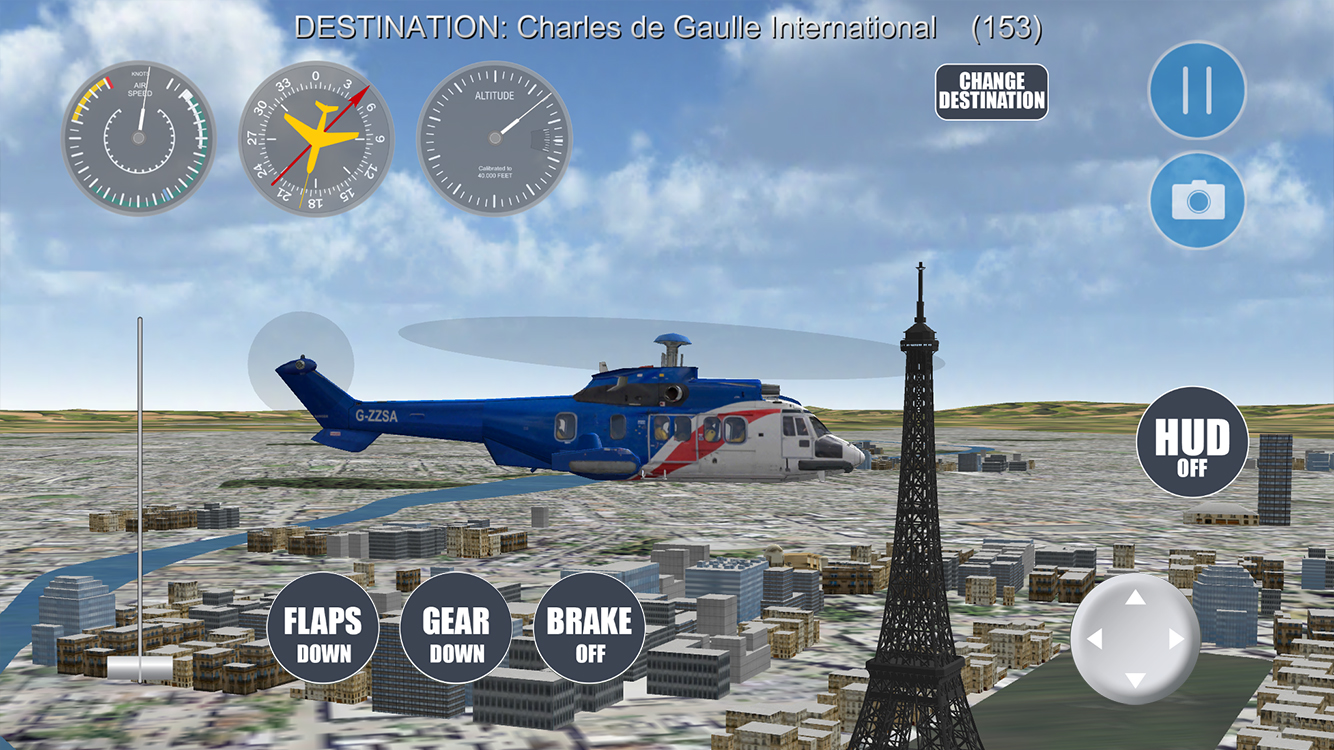Toggle the HUD off button

[1192, 442]
